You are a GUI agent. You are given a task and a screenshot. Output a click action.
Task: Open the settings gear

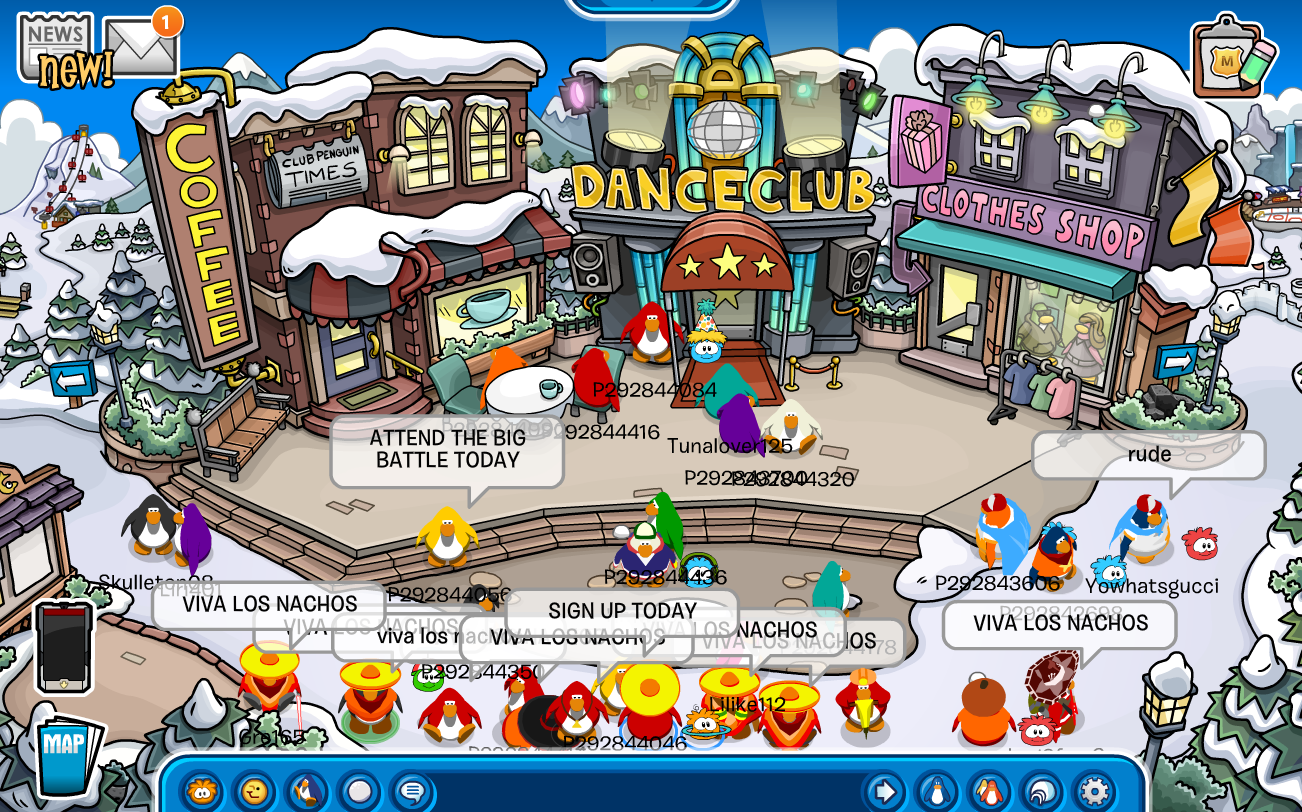tap(1093, 791)
